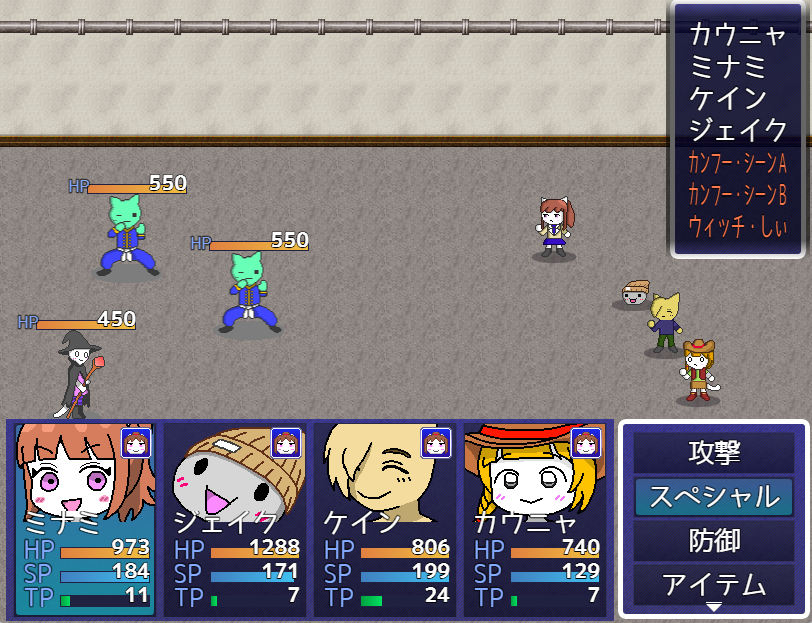Select カウニャ's party status panel
The width and height of the screenshot is (812, 623).
tap(536, 519)
